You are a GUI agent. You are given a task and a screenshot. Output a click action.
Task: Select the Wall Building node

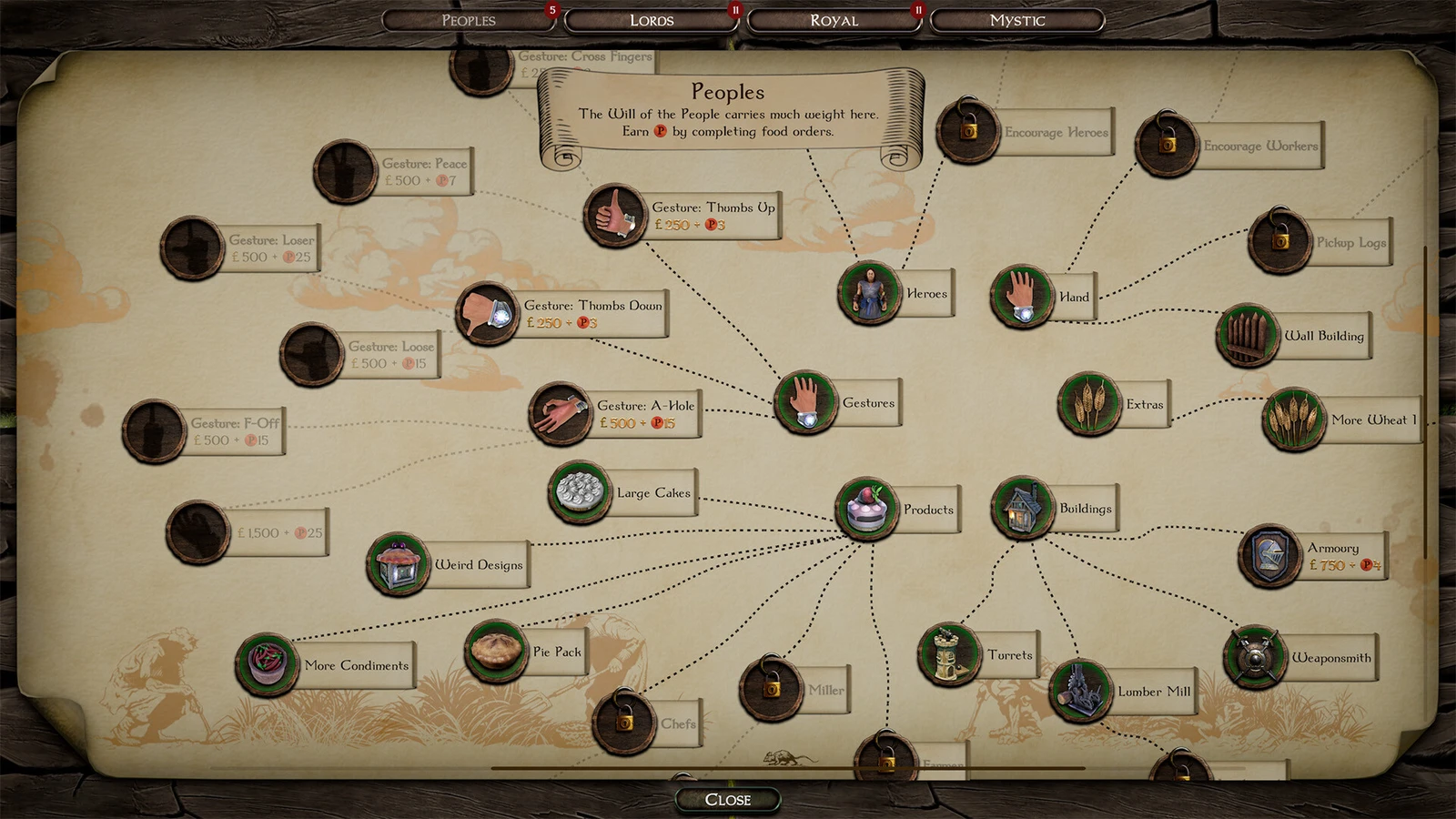[x=1248, y=336]
